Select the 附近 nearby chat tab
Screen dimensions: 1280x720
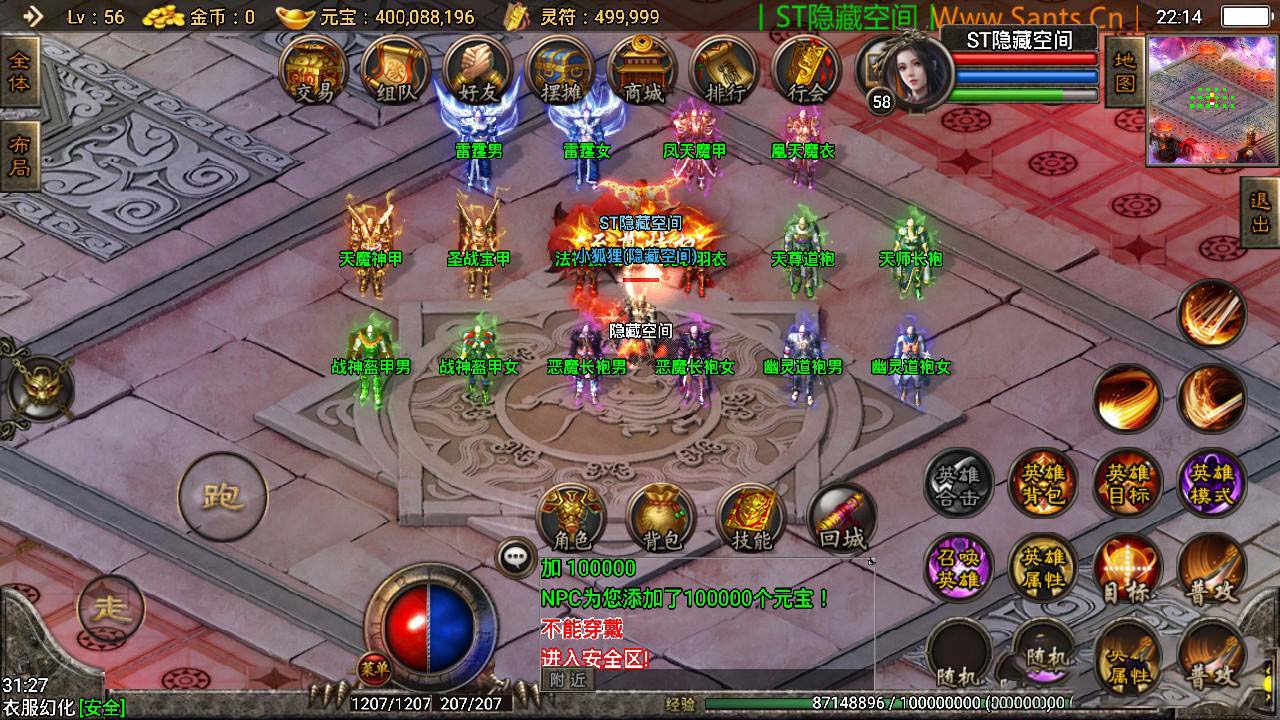567,680
